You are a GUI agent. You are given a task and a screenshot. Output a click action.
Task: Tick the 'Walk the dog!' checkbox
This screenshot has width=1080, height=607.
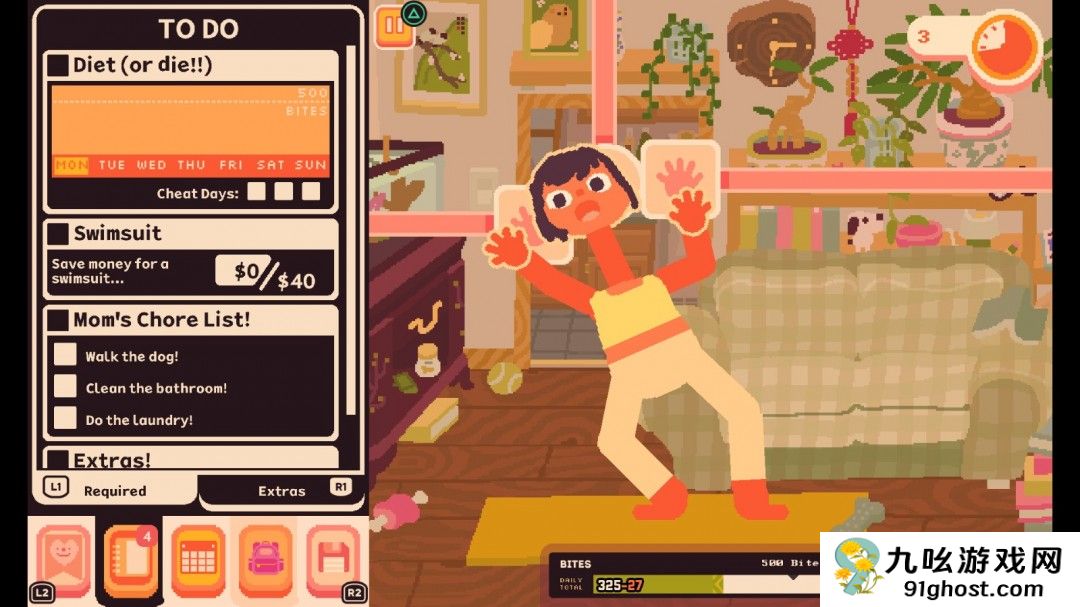tap(65, 355)
